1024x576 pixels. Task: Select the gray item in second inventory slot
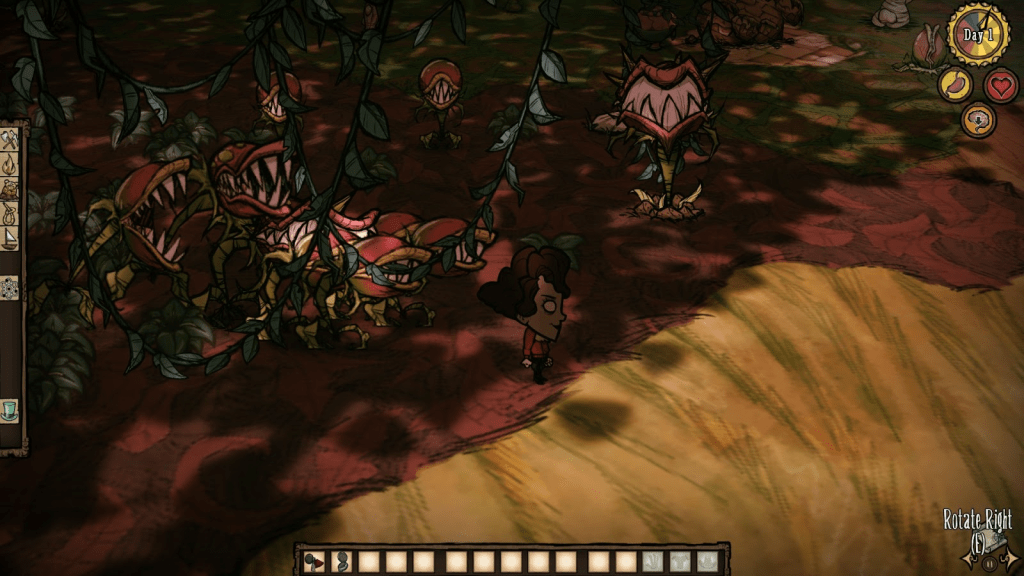[x=341, y=561]
